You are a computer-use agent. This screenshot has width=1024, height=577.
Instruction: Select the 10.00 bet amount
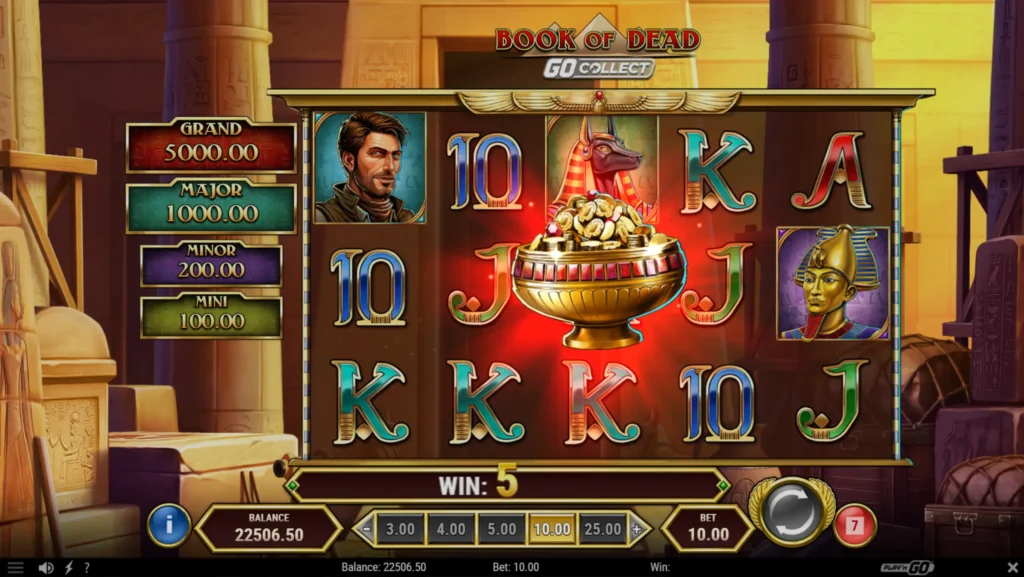click(553, 528)
